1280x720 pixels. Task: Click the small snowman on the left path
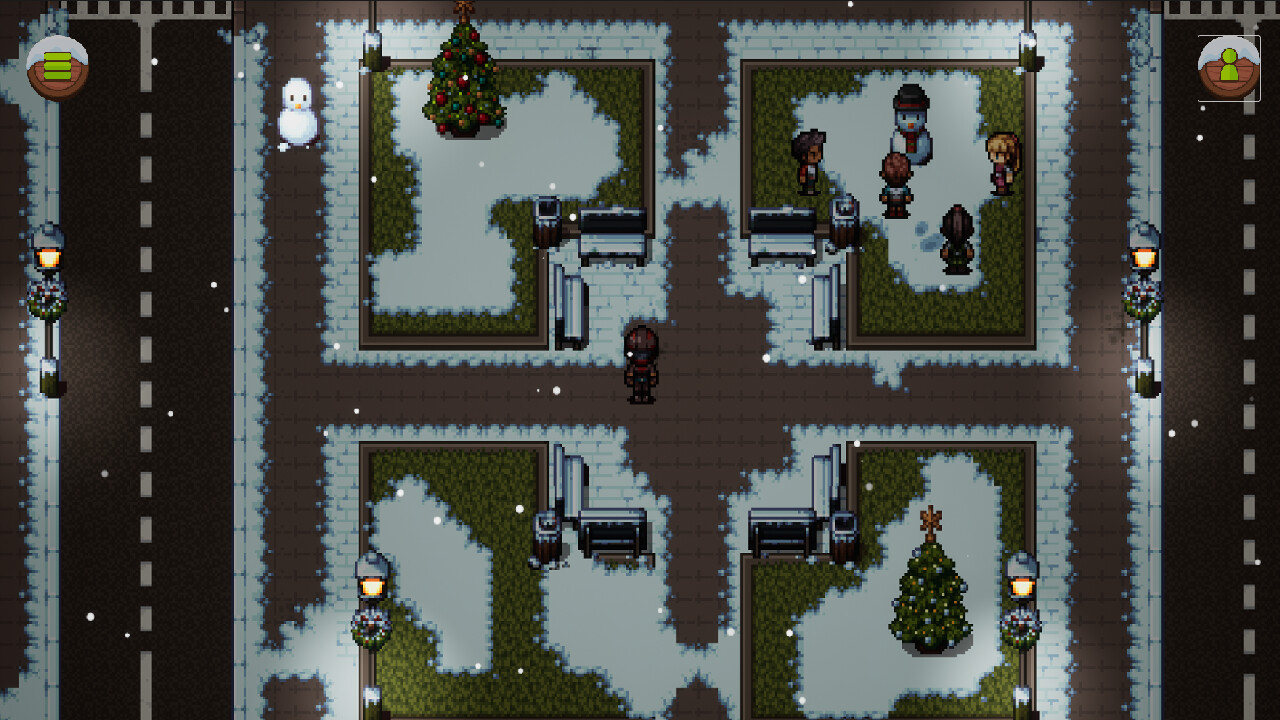pos(296,115)
